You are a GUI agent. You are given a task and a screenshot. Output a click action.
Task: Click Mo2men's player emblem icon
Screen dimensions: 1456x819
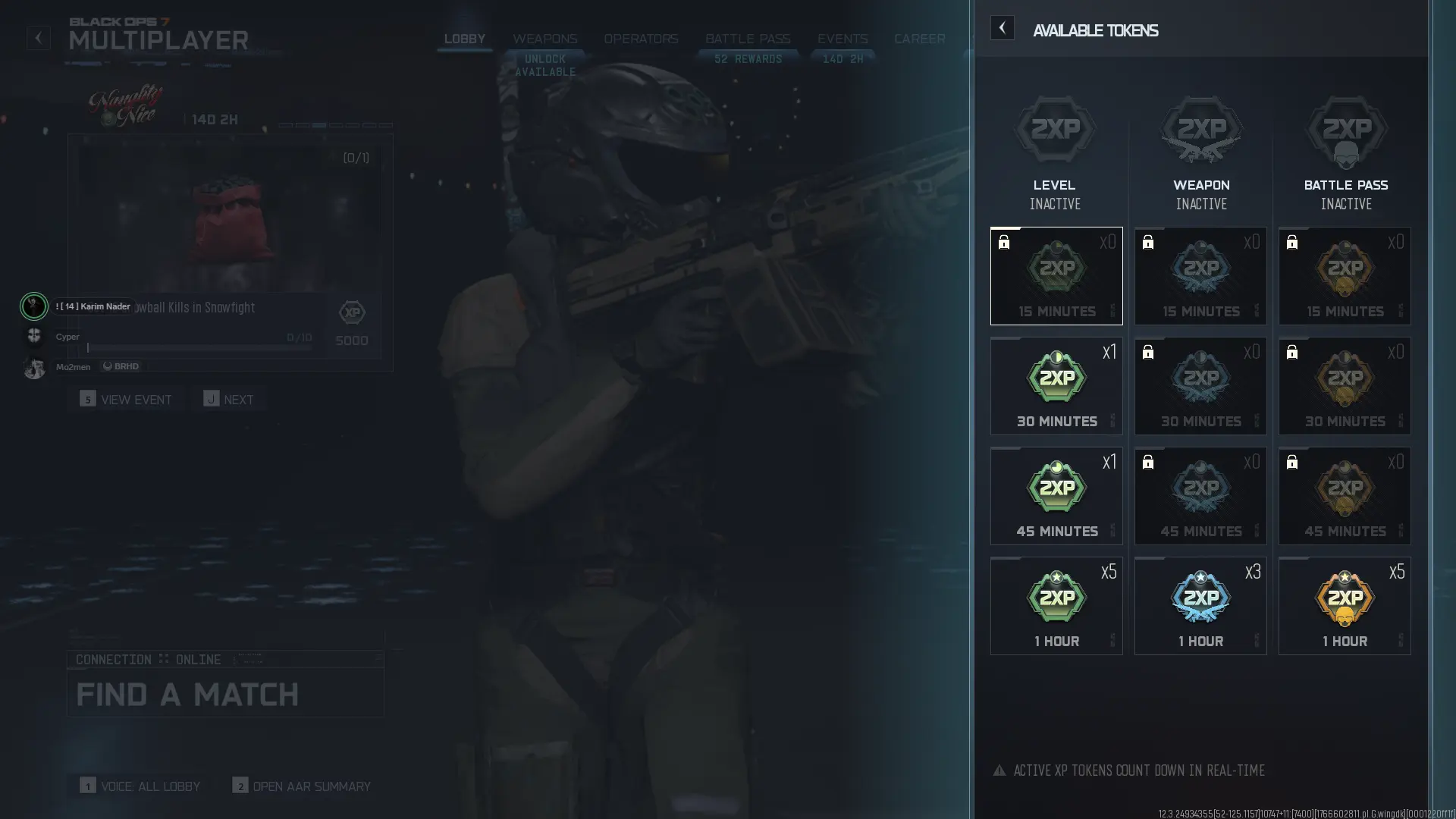pos(34,367)
